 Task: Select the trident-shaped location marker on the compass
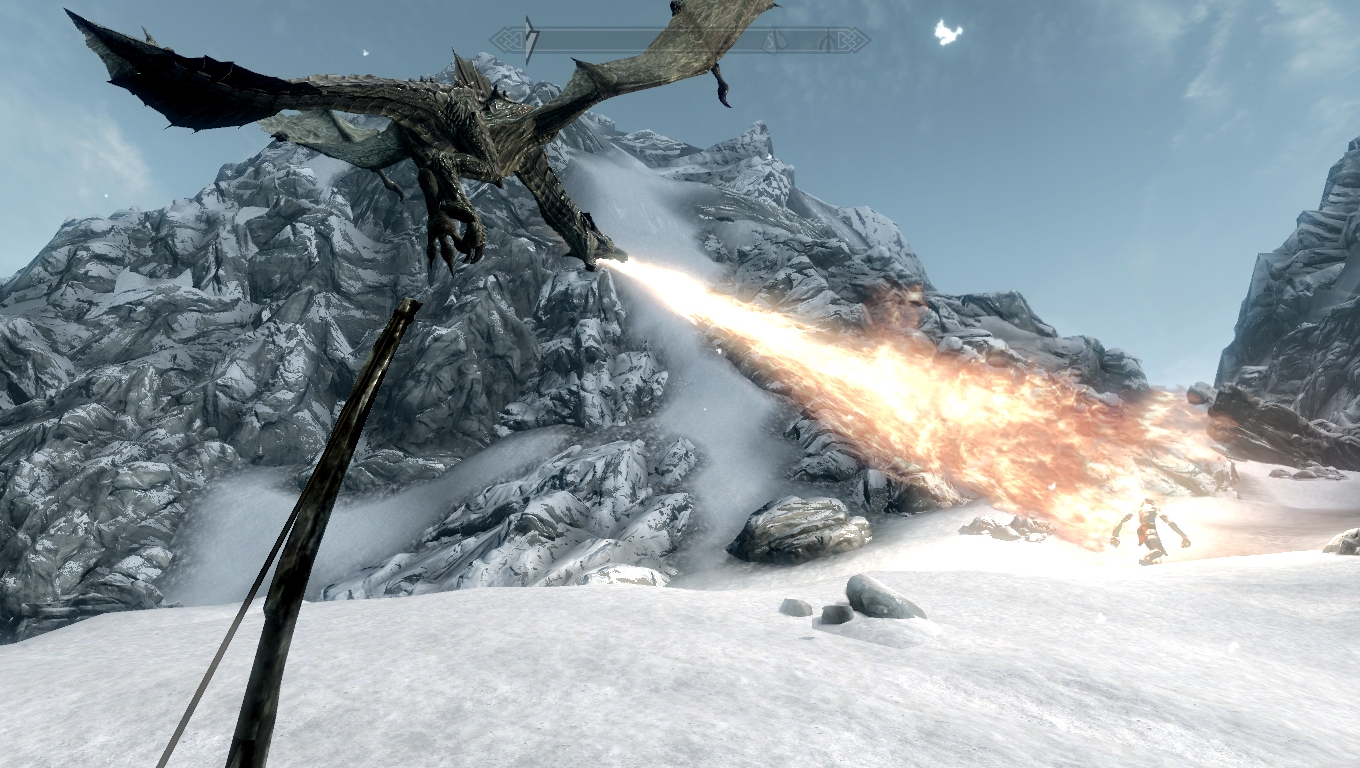pyautogui.click(x=828, y=41)
